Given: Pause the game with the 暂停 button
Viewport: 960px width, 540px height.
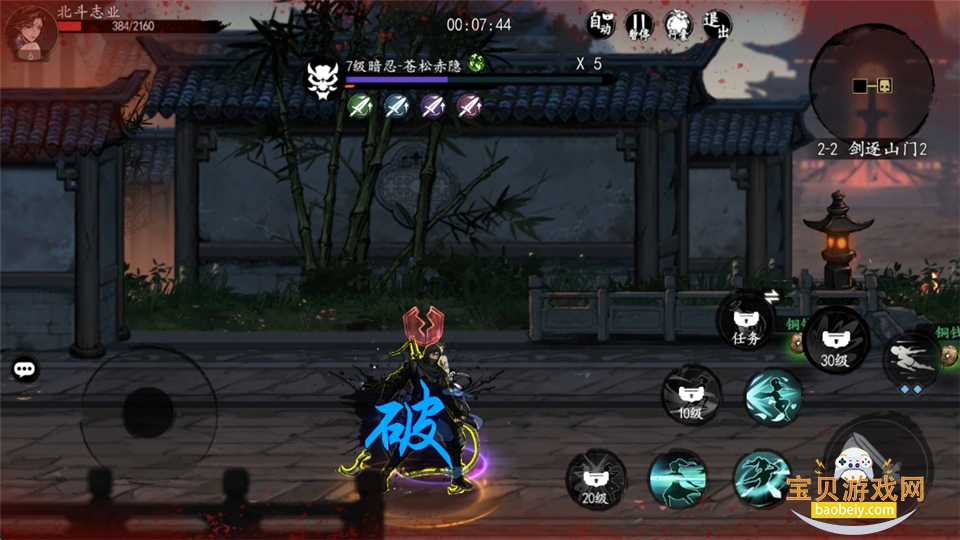Looking at the screenshot, I should [638, 25].
